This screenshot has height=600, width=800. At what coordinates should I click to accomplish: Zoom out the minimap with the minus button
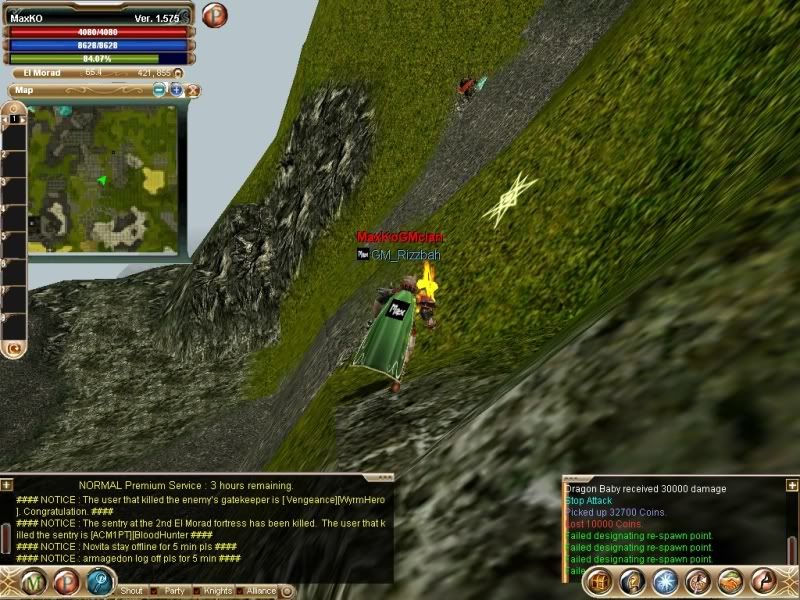tap(160, 90)
